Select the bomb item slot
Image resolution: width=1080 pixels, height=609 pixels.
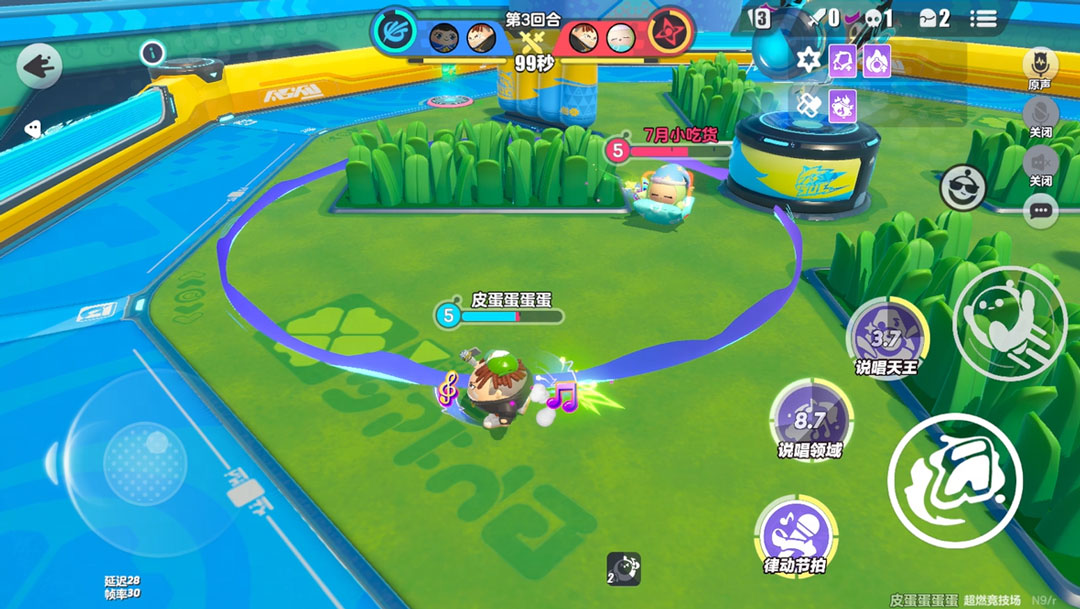point(623,569)
